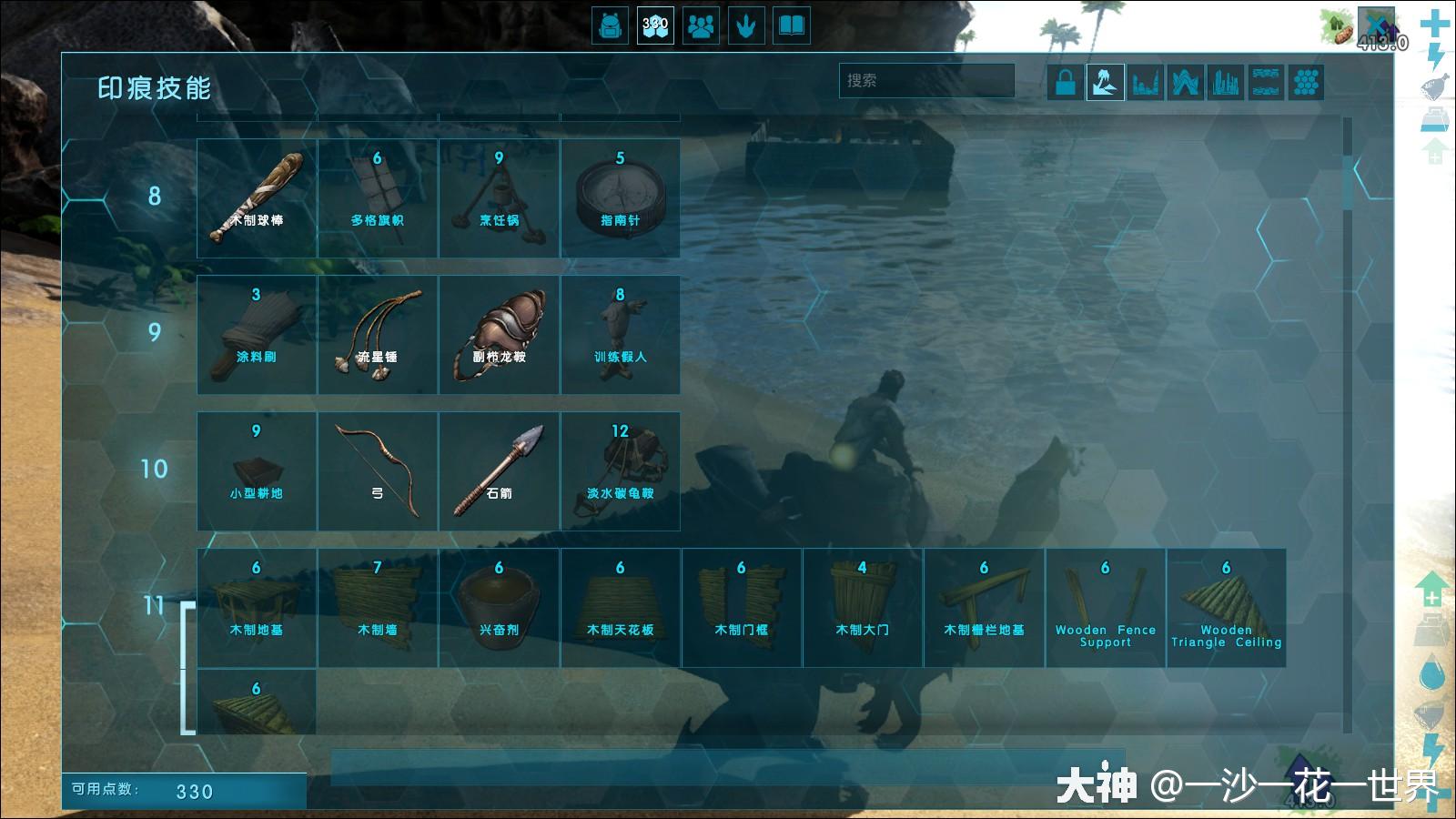This screenshot has width=1456, height=819.
Task: Select the 木制球棒 wooden club engram
Action: pos(257,198)
